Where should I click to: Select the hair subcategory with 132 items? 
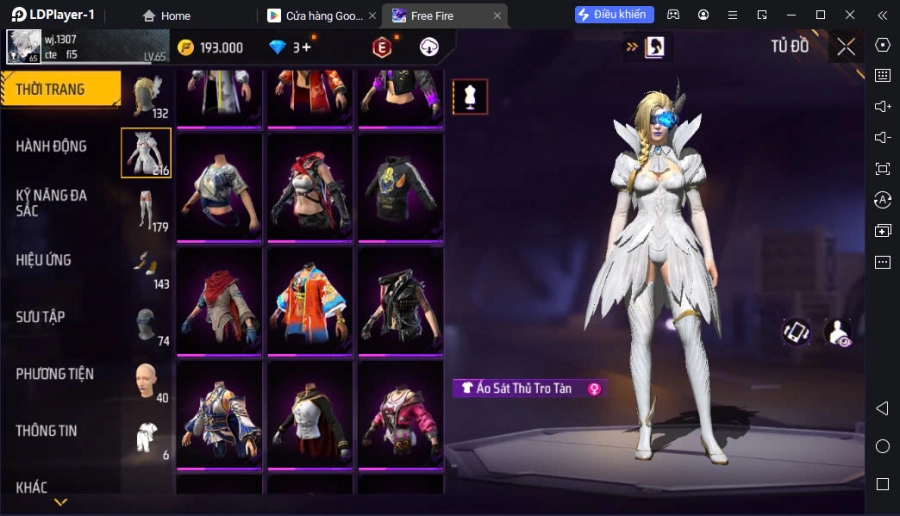pos(146,96)
